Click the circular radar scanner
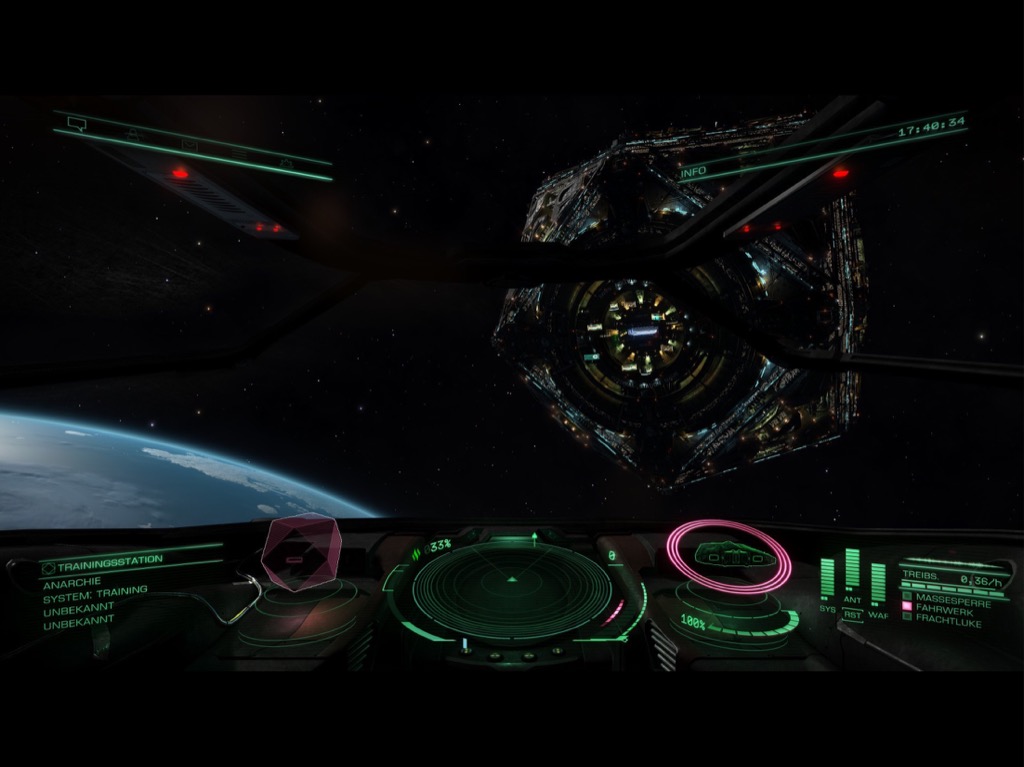 pos(512,590)
